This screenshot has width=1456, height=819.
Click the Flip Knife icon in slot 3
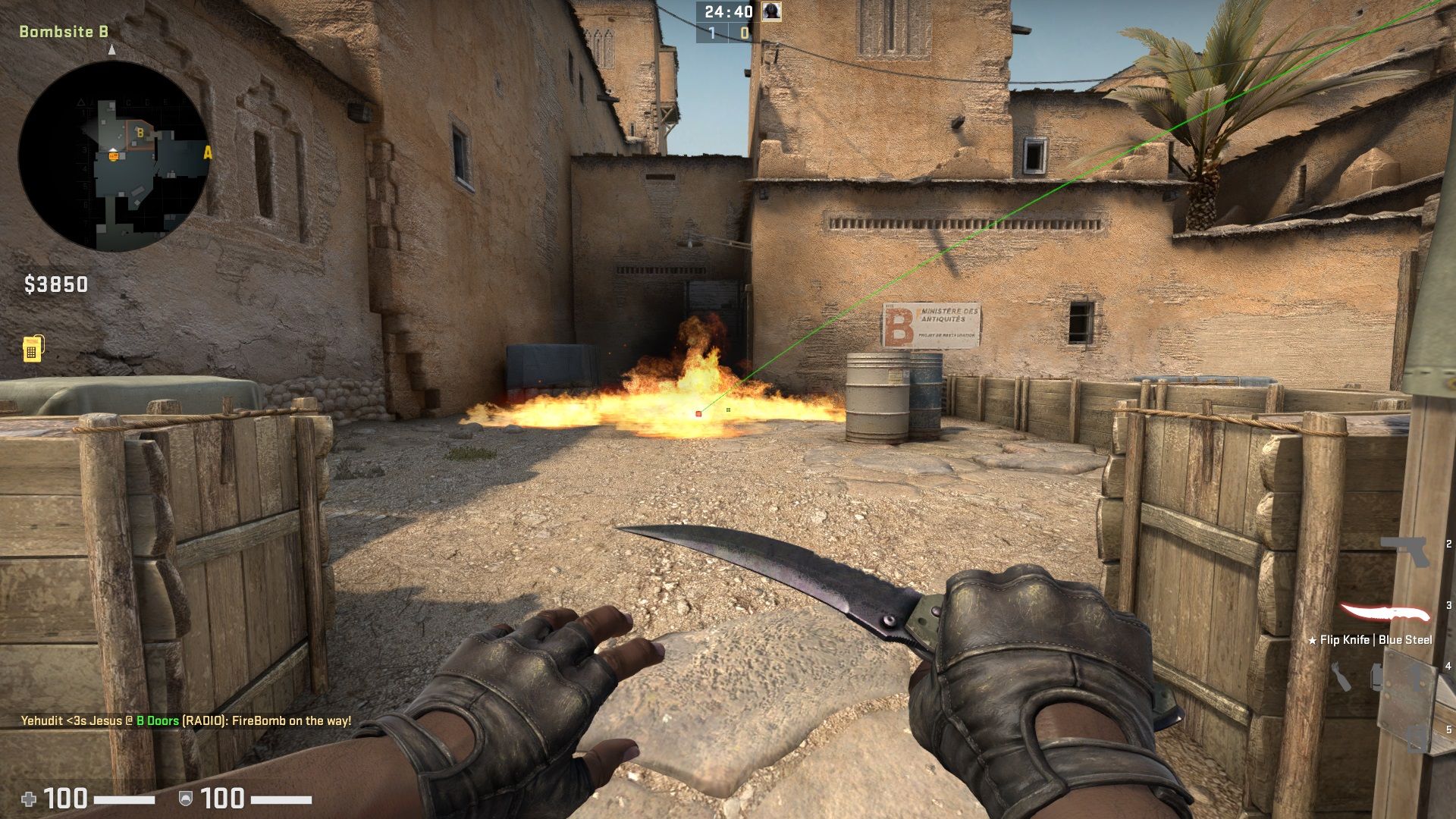pyautogui.click(x=1384, y=611)
